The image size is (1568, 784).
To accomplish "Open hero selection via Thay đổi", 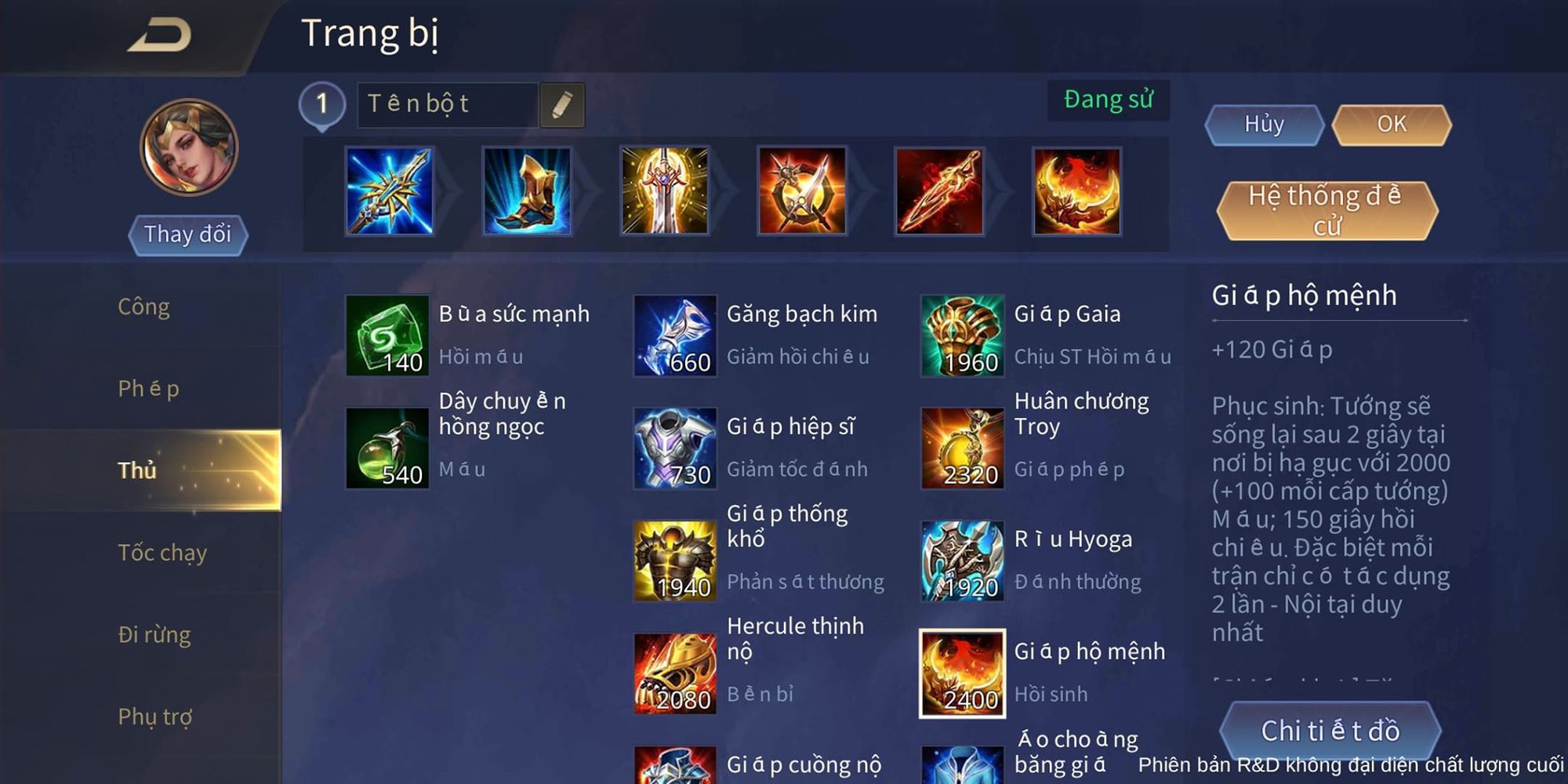I will coord(187,234).
